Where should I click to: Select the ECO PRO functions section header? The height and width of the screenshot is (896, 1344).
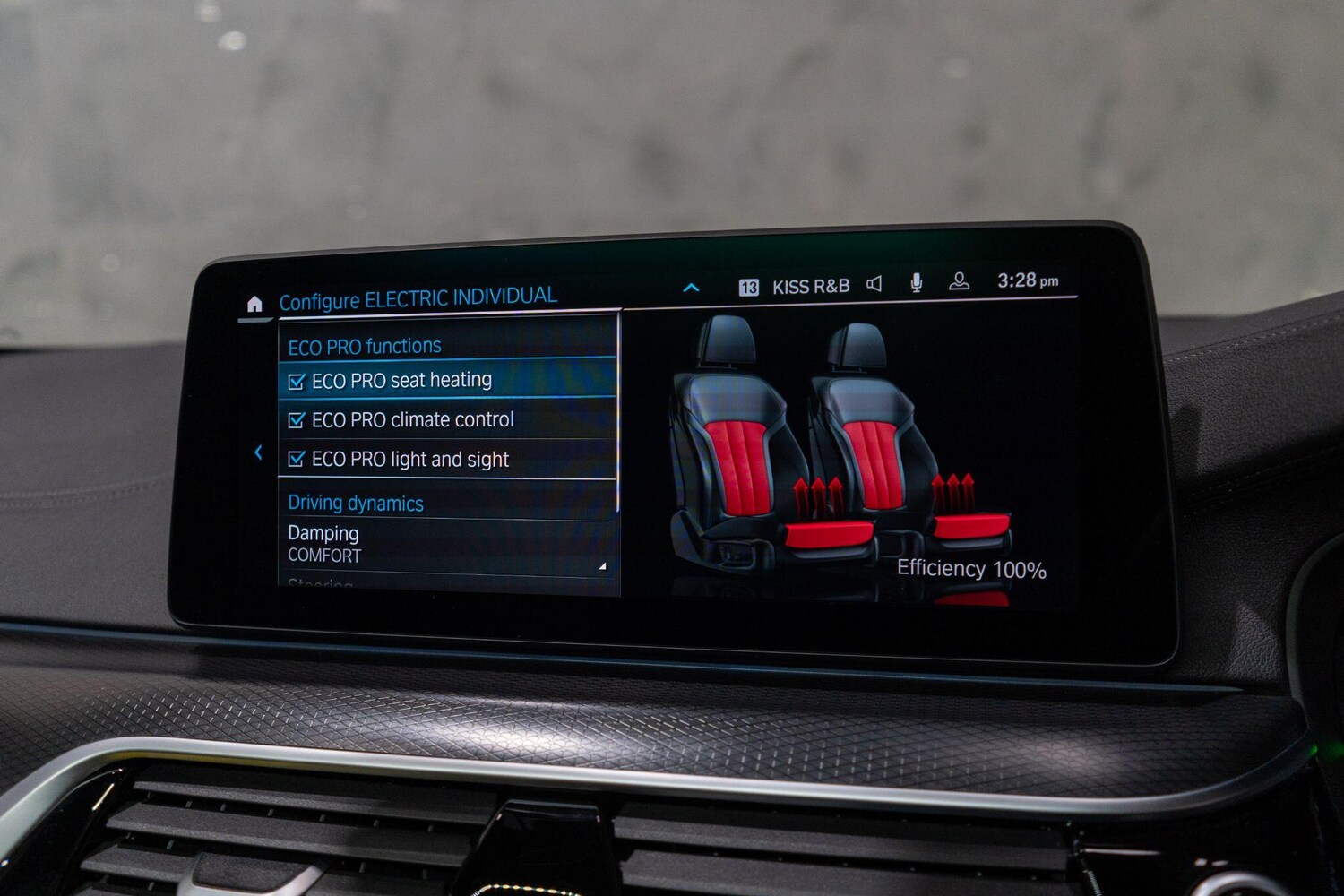tap(363, 345)
